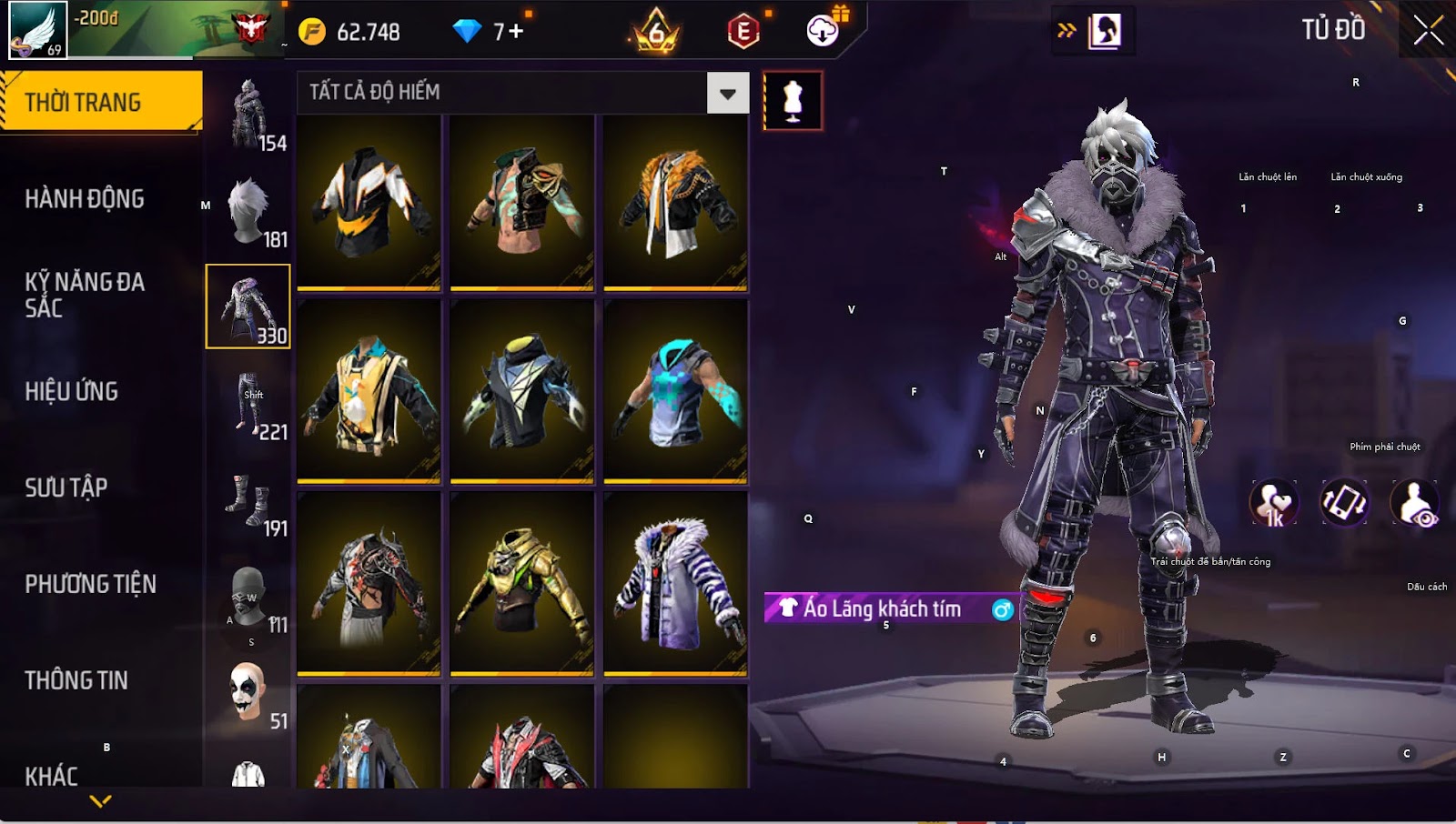Image resolution: width=1456 pixels, height=824 pixels.
Task: Choose the pants category with 221 items
Action: (248, 404)
